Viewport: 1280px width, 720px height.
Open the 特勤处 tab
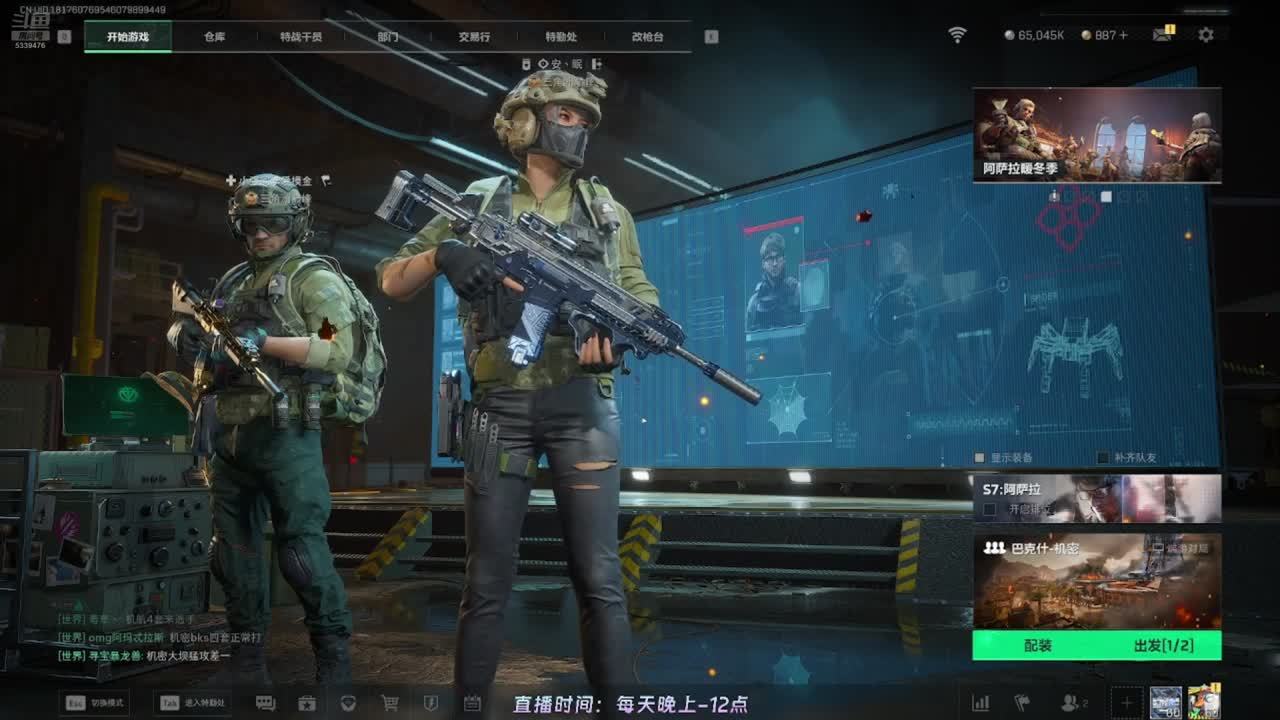[x=561, y=37]
